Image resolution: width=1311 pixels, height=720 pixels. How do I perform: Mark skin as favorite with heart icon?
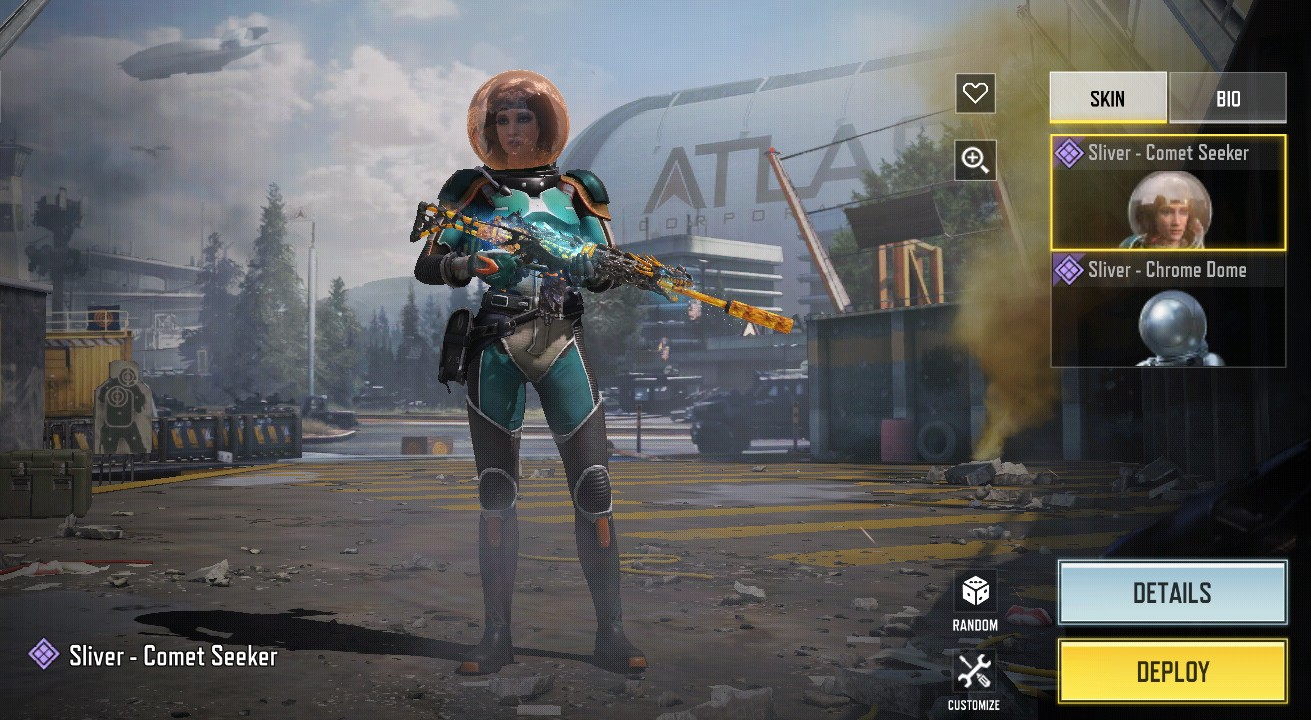(x=975, y=94)
